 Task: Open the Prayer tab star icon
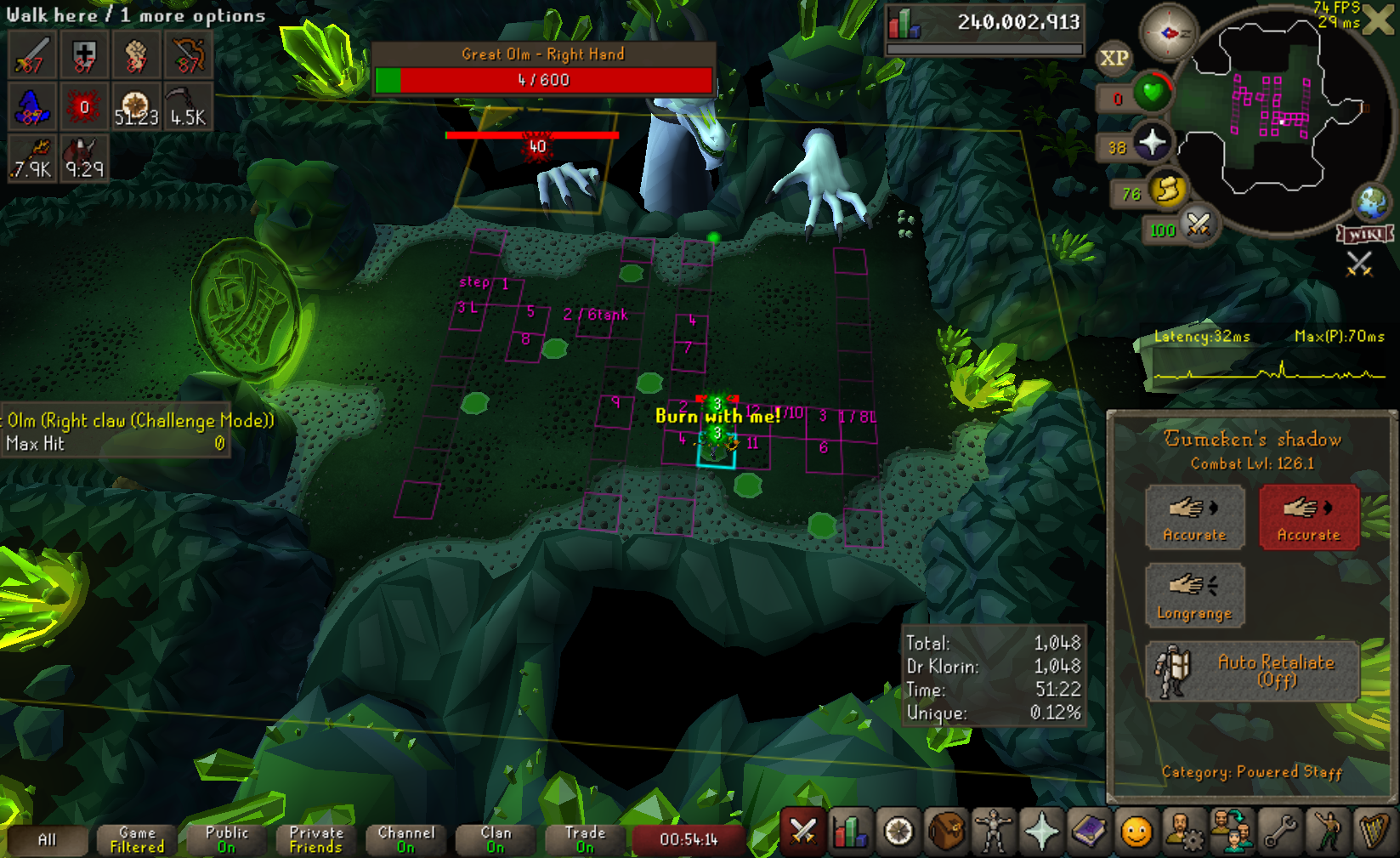pos(1041,831)
